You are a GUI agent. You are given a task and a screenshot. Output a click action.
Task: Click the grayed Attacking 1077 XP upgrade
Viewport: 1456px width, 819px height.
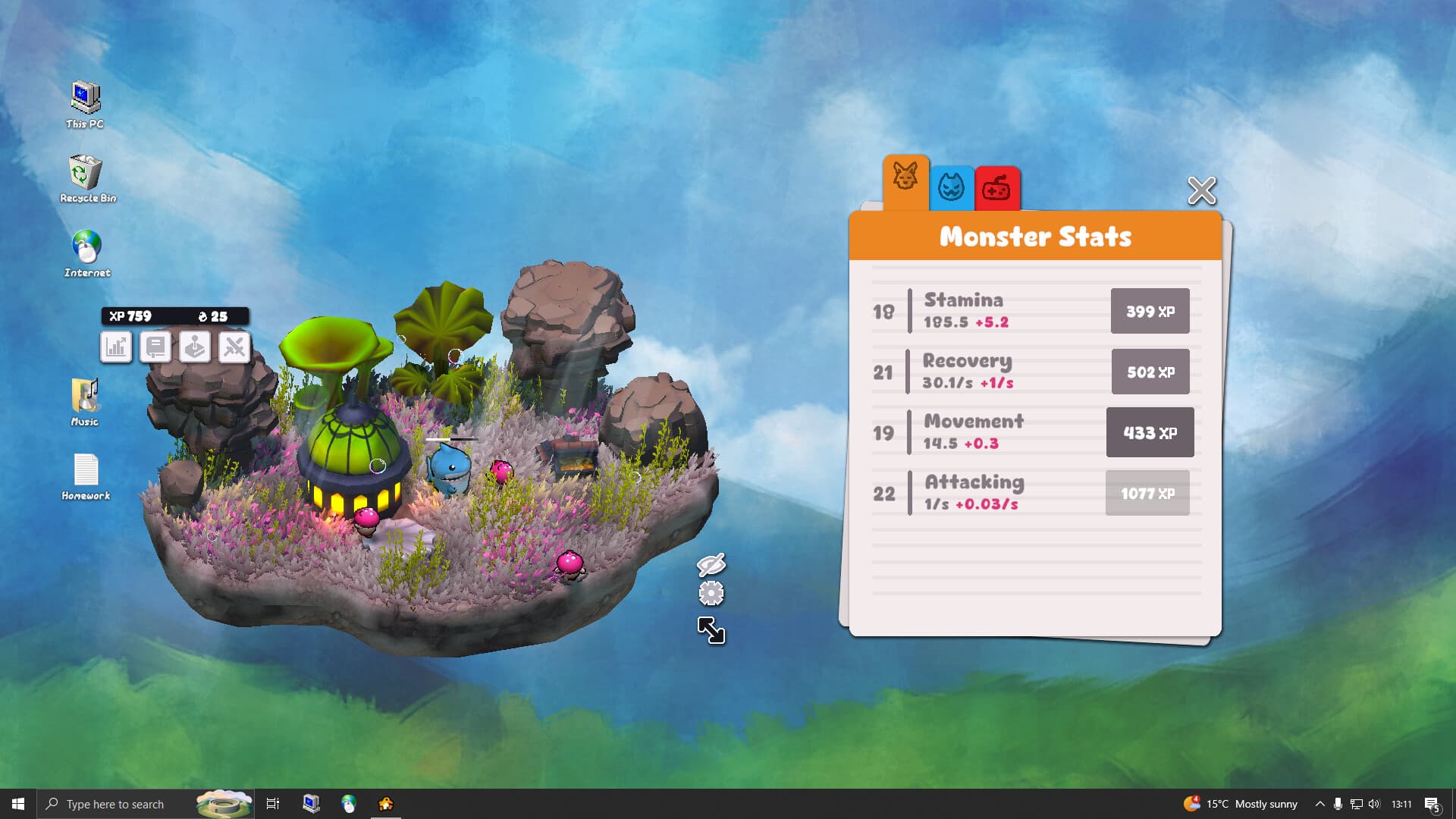coord(1147,492)
